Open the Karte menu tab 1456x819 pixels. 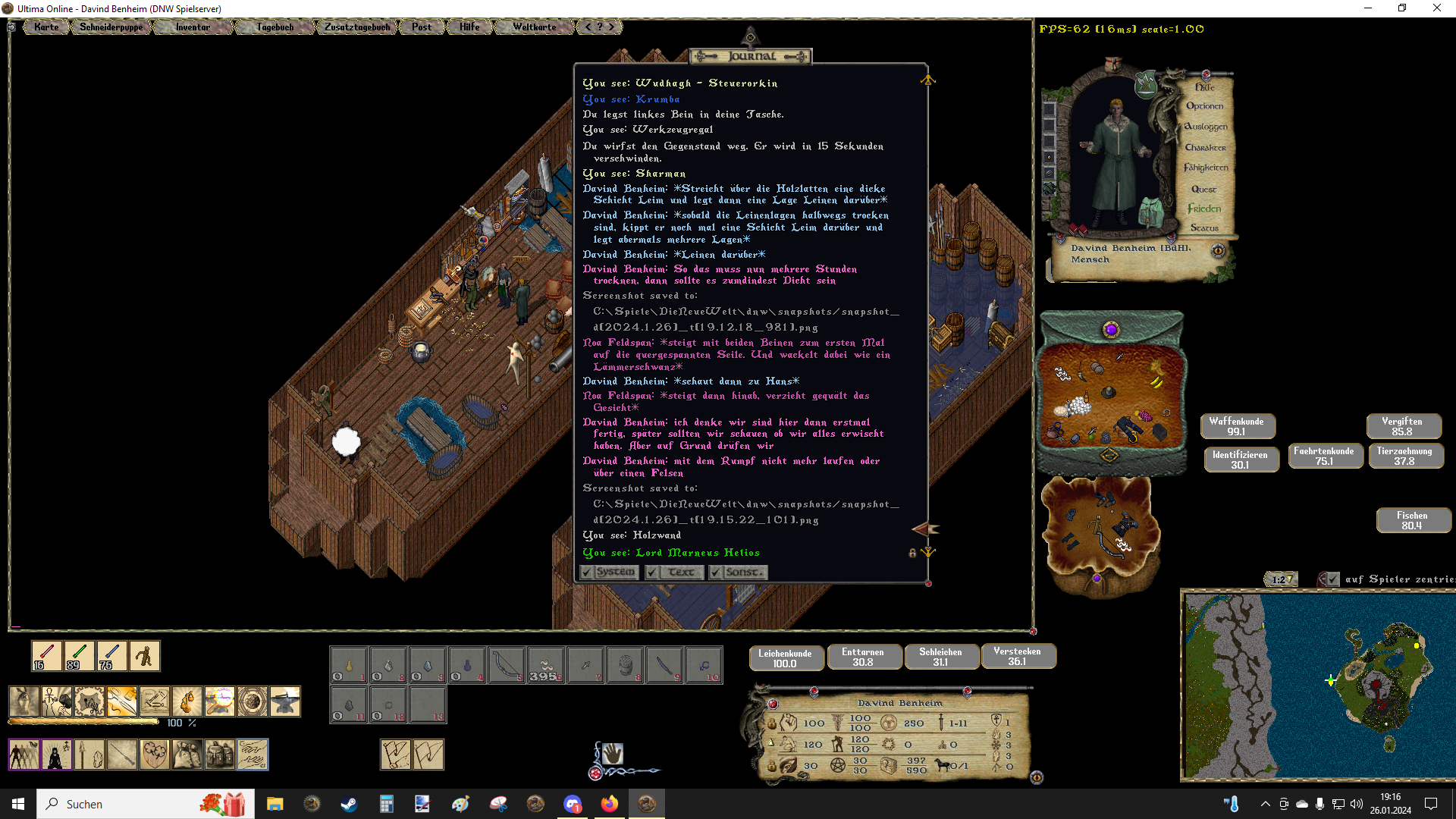[x=46, y=27]
